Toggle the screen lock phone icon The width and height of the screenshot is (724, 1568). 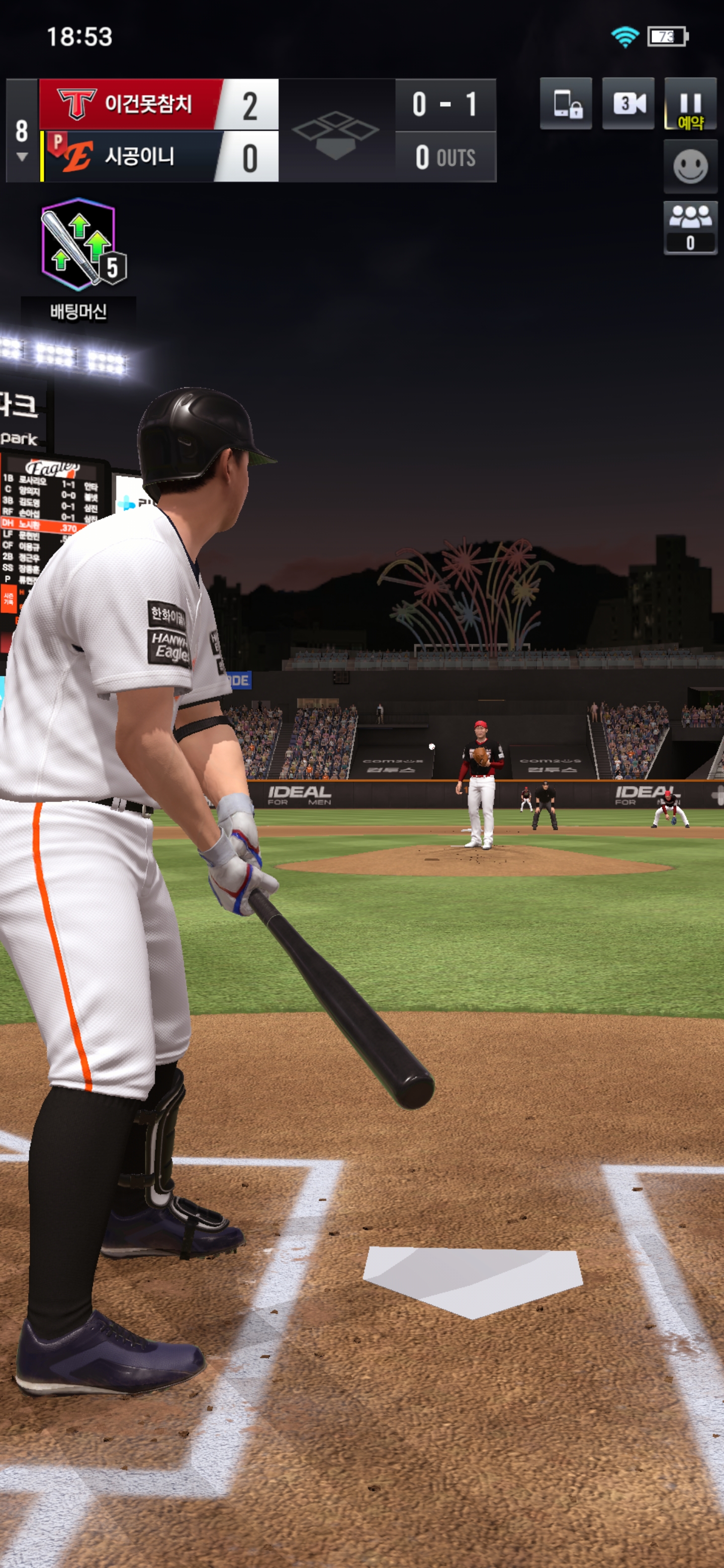(566, 104)
